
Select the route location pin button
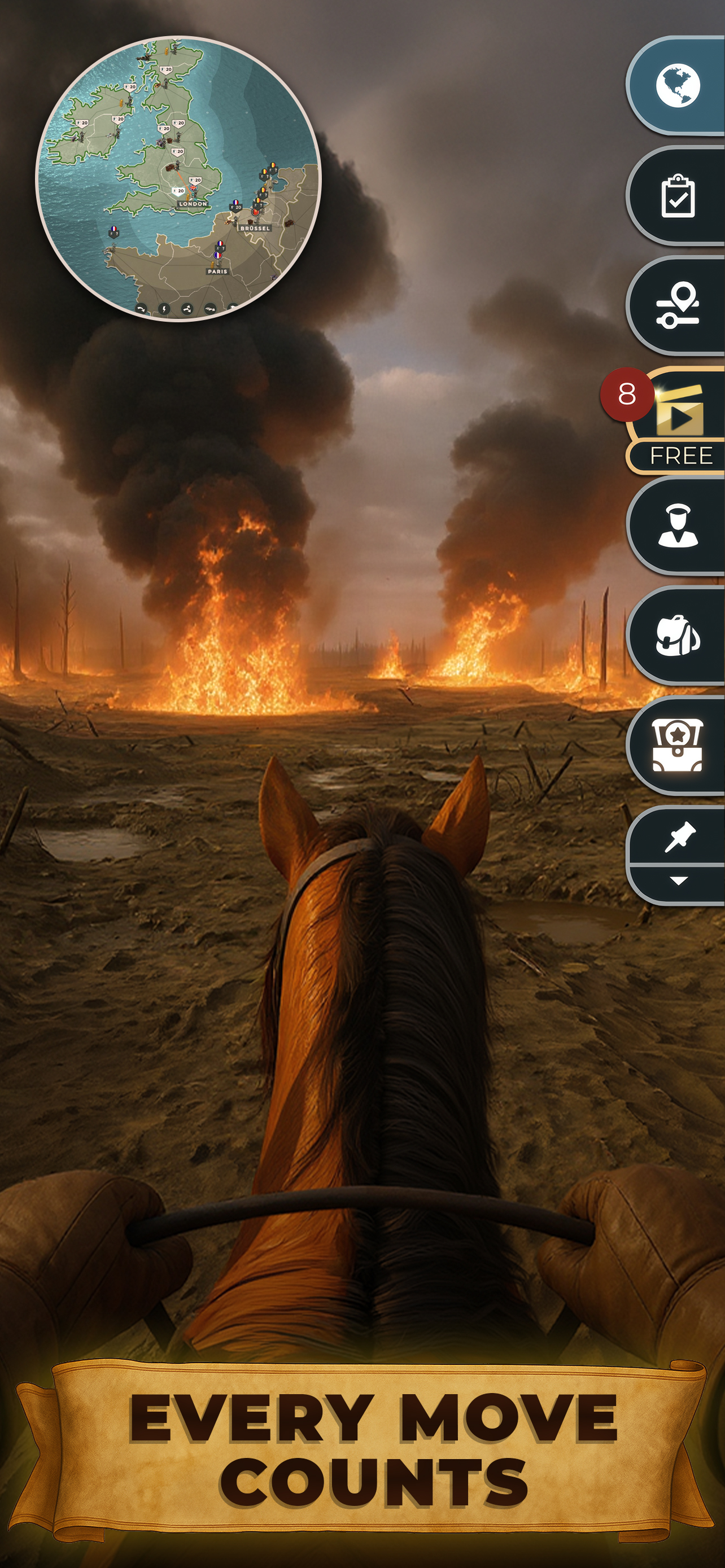click(678, 305)
